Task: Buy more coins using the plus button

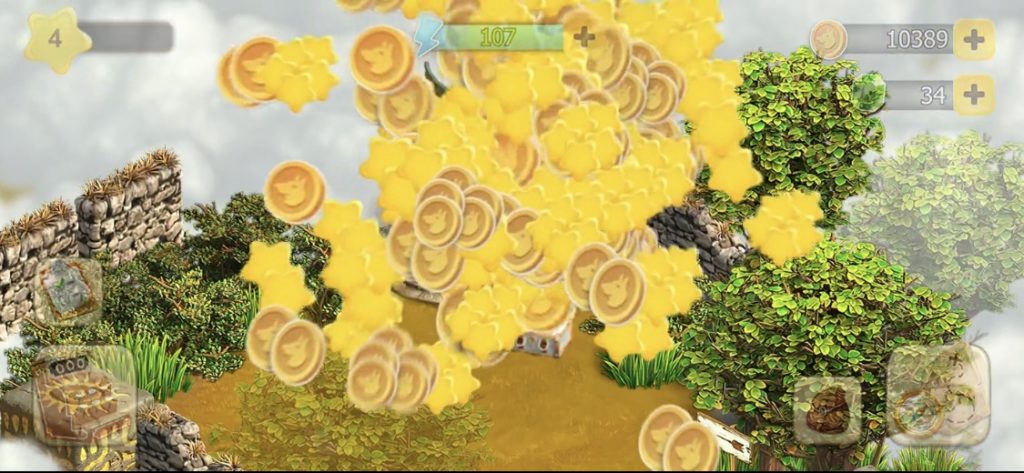Action: tap(973, 39)
